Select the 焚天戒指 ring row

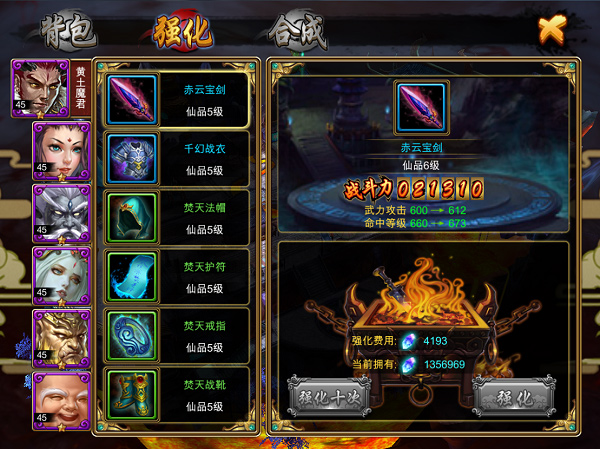179,336
